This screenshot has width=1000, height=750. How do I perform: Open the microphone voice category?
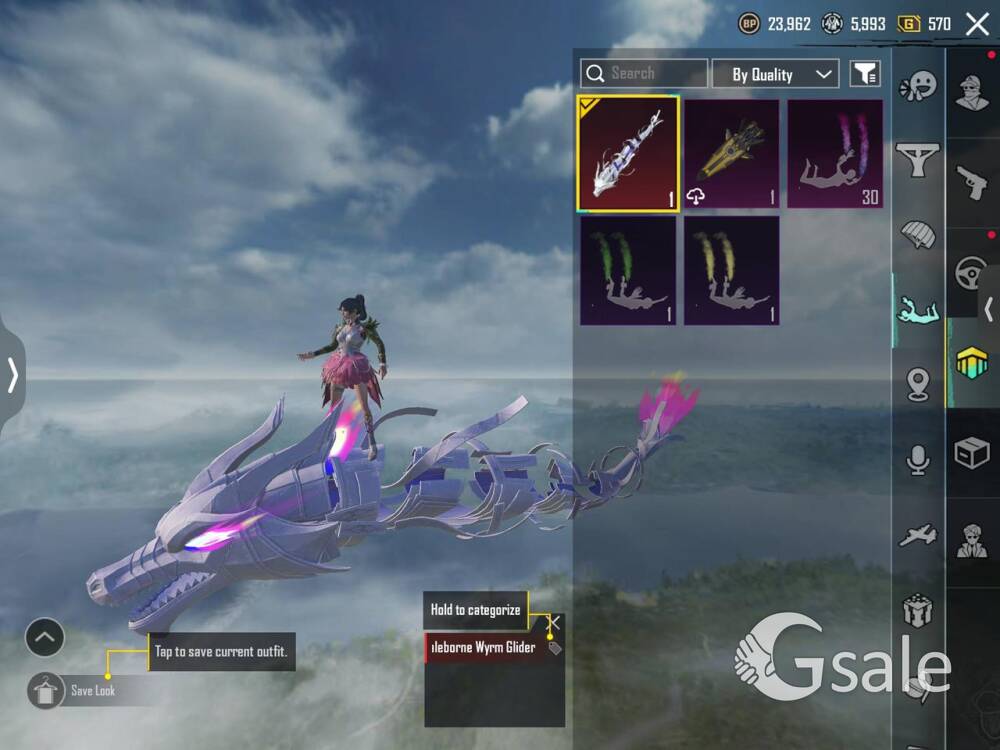click(x=918, y=460)
